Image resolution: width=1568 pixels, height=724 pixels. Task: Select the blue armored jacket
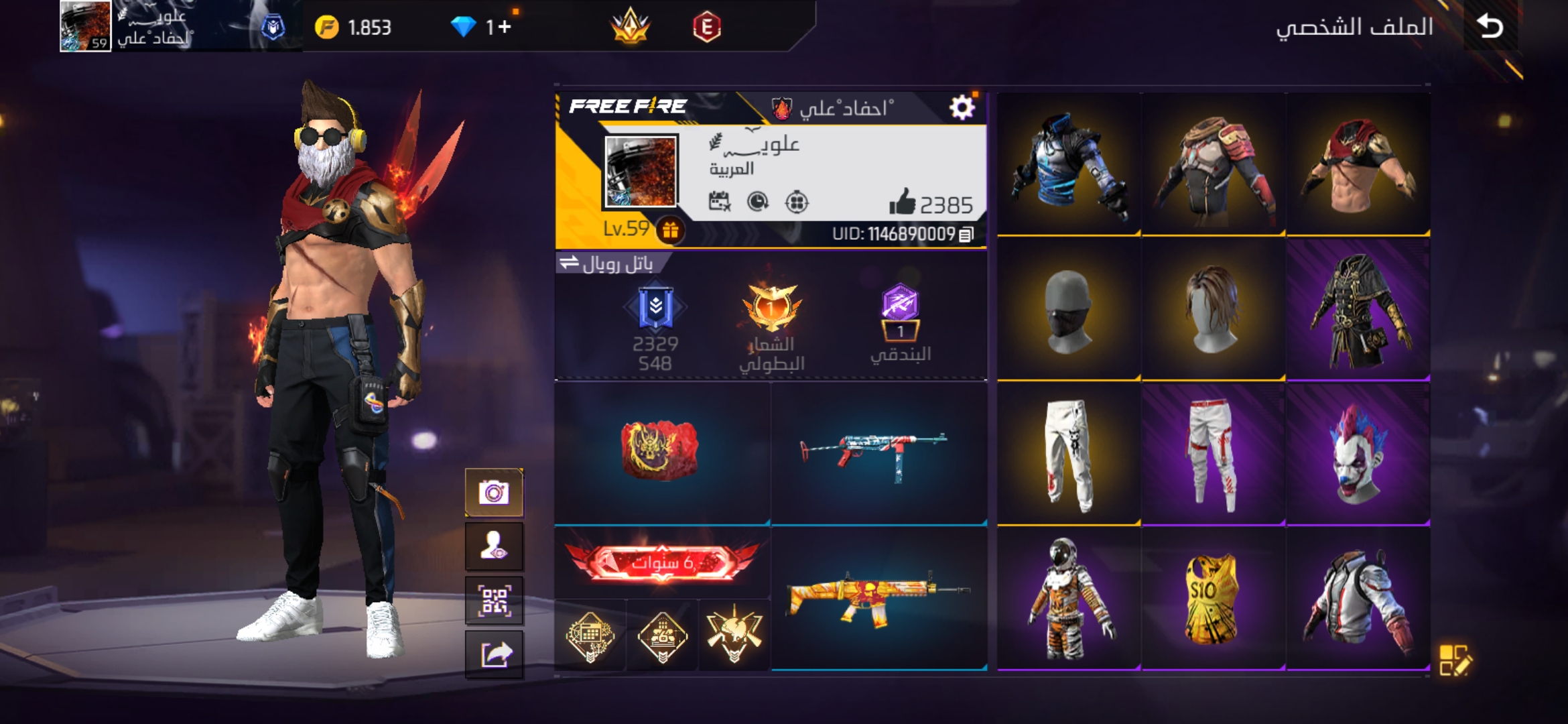tap(1068, 165)
